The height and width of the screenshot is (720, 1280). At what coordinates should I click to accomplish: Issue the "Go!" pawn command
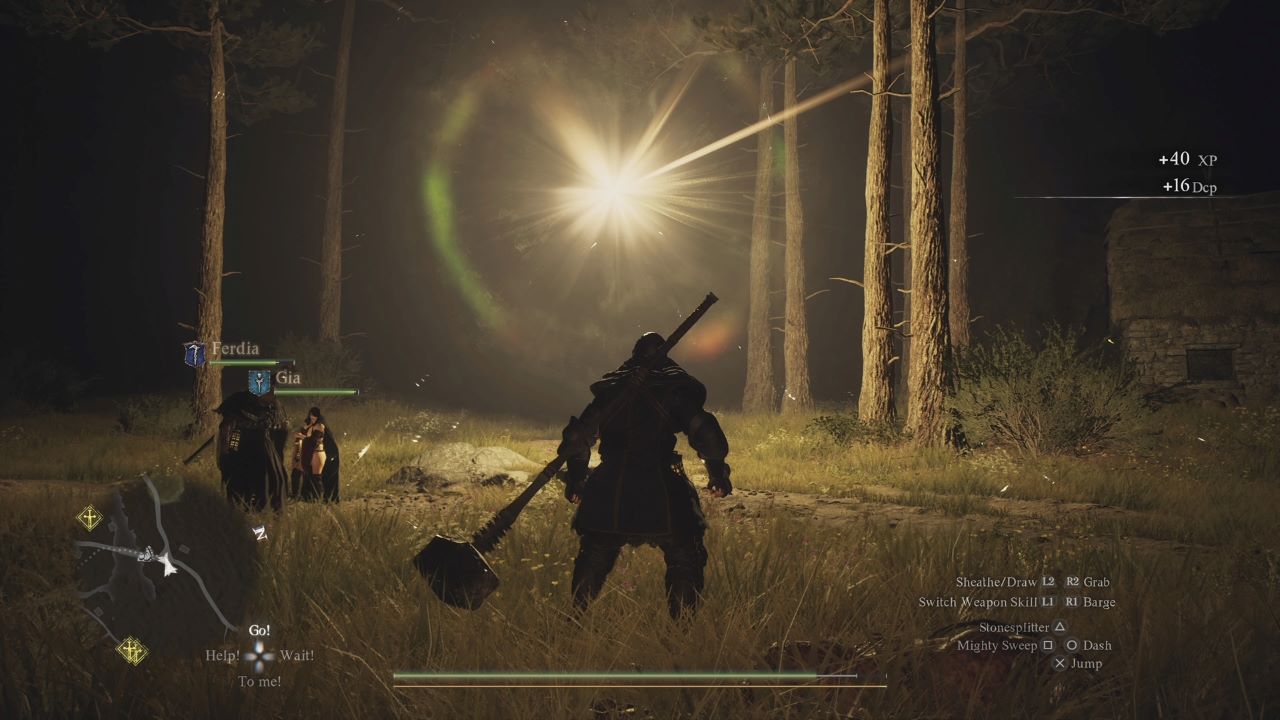pyautogui.click(x=259, y=631)
